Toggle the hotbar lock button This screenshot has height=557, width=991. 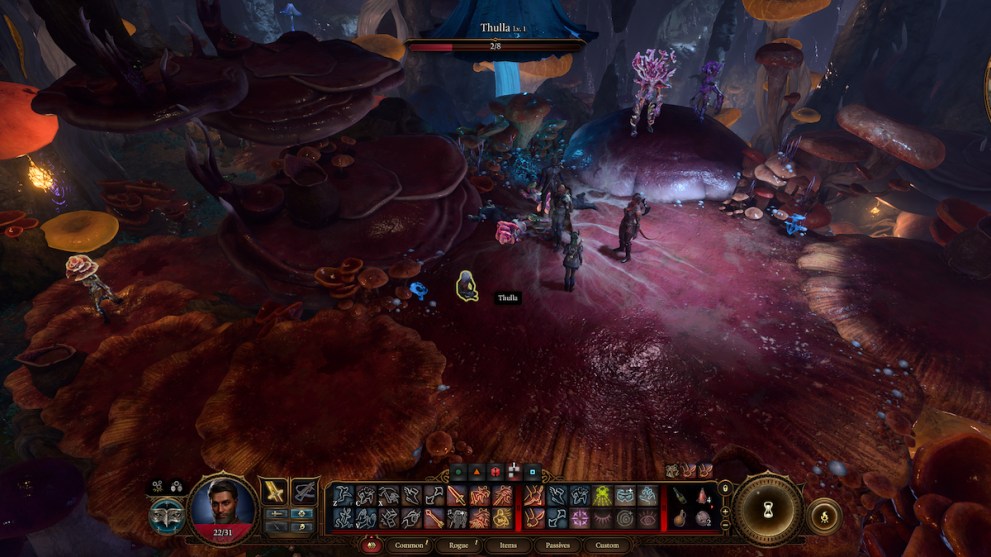pos(725,488)
